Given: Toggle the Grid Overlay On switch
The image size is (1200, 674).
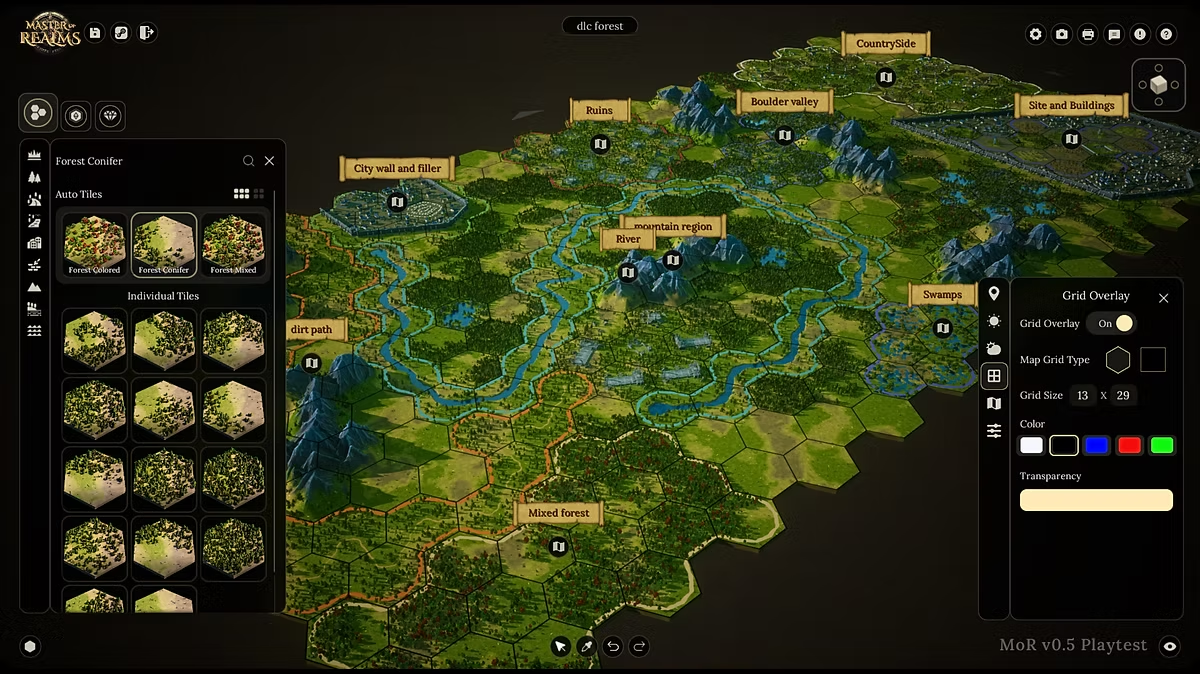Looking at the screenshot, I should pos(1112,324).
